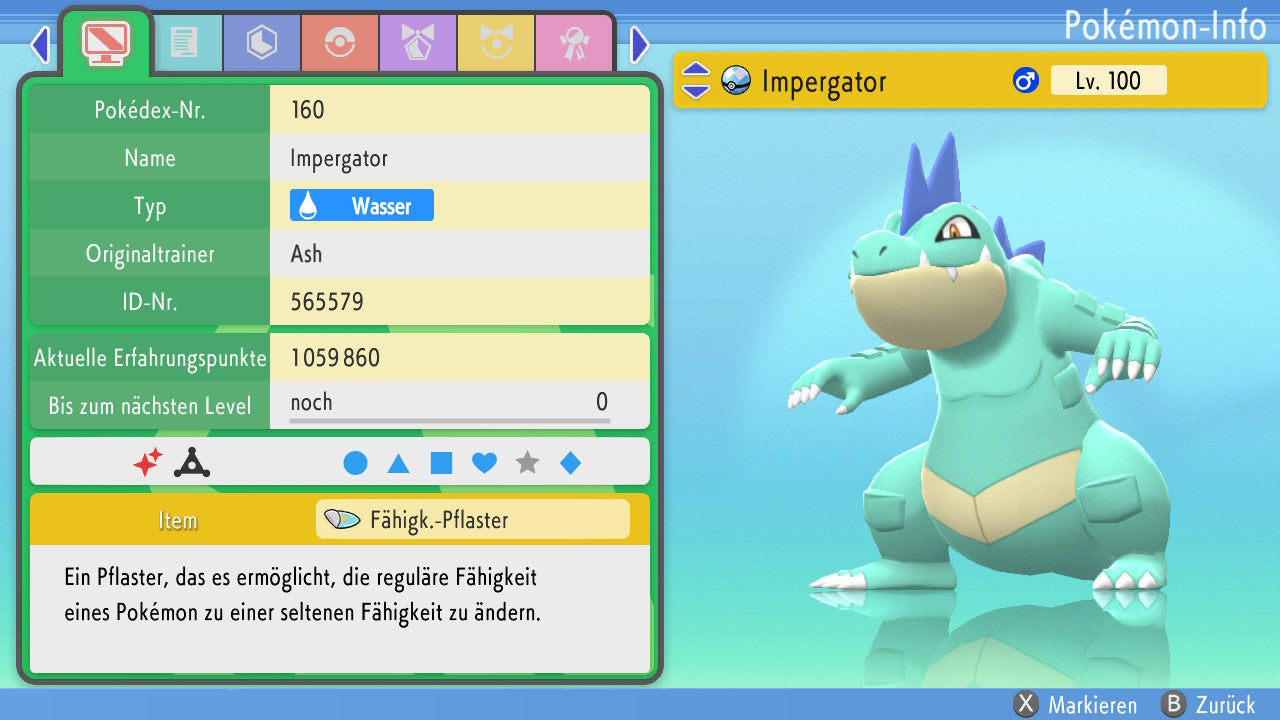
Task: Toggle the blue diamond marking
Action: click(570, 463)
